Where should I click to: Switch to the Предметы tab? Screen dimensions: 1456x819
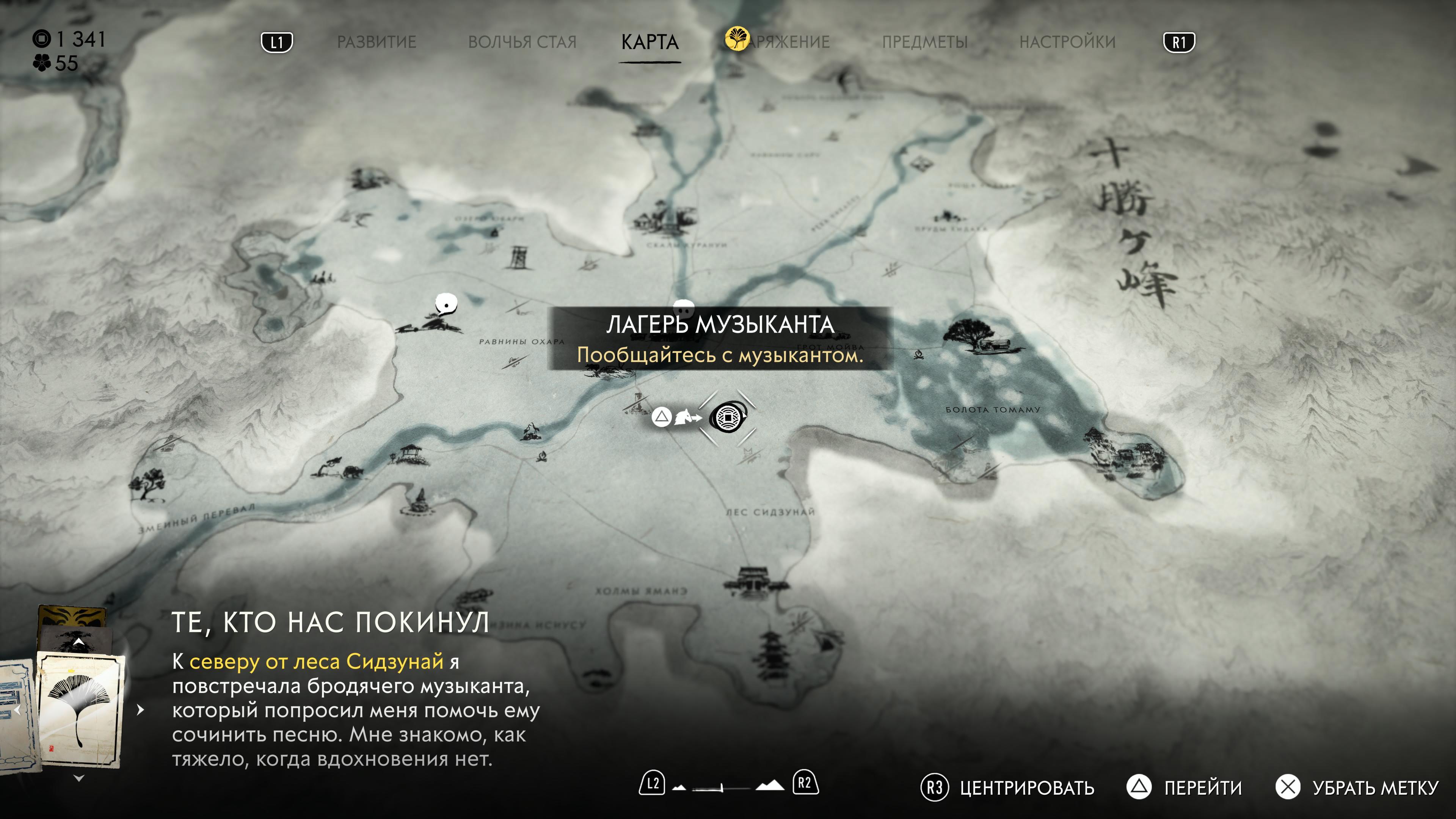click(925, 42)
